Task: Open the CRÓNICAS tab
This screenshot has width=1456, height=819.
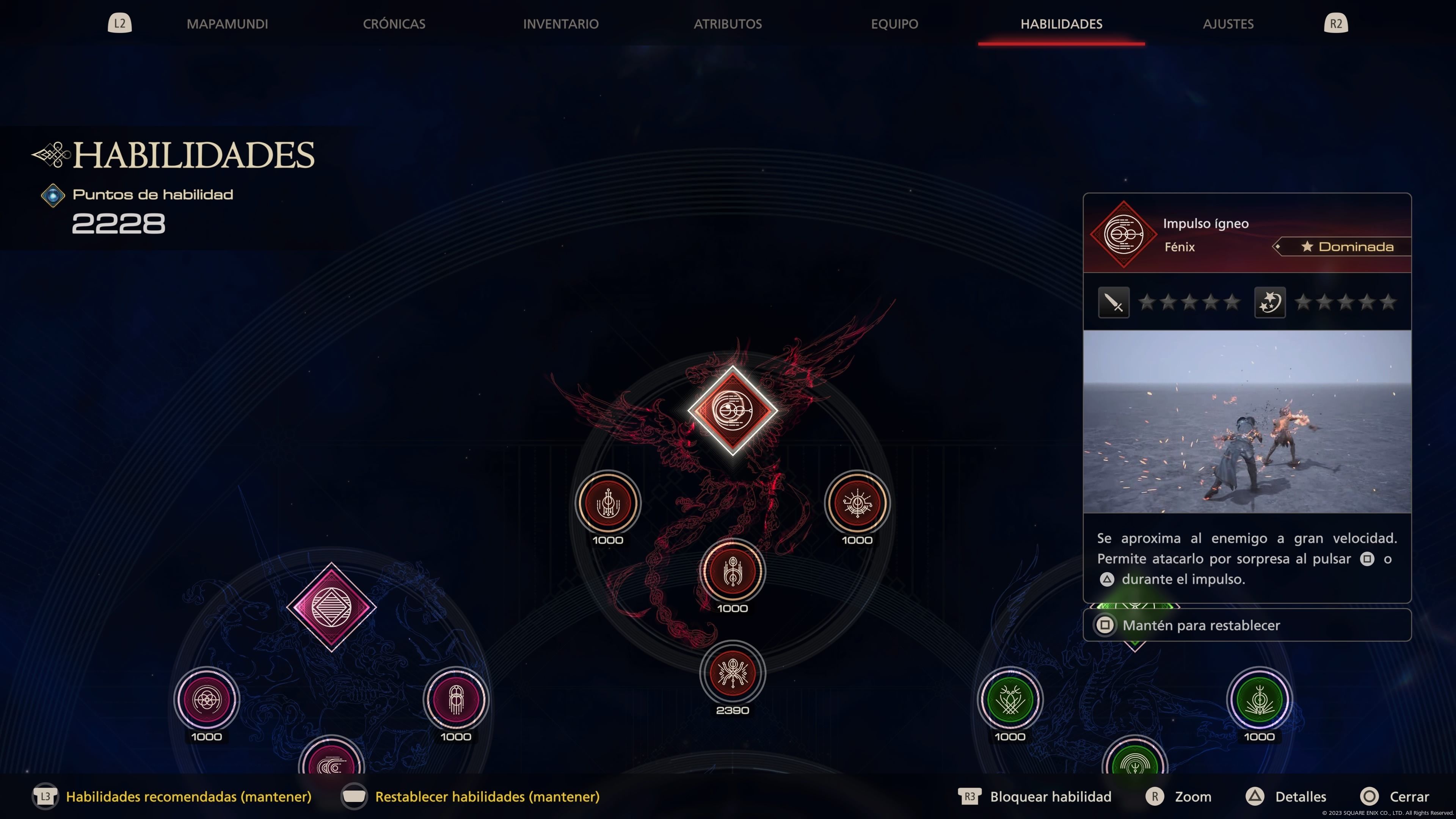Action: point(394,24)
